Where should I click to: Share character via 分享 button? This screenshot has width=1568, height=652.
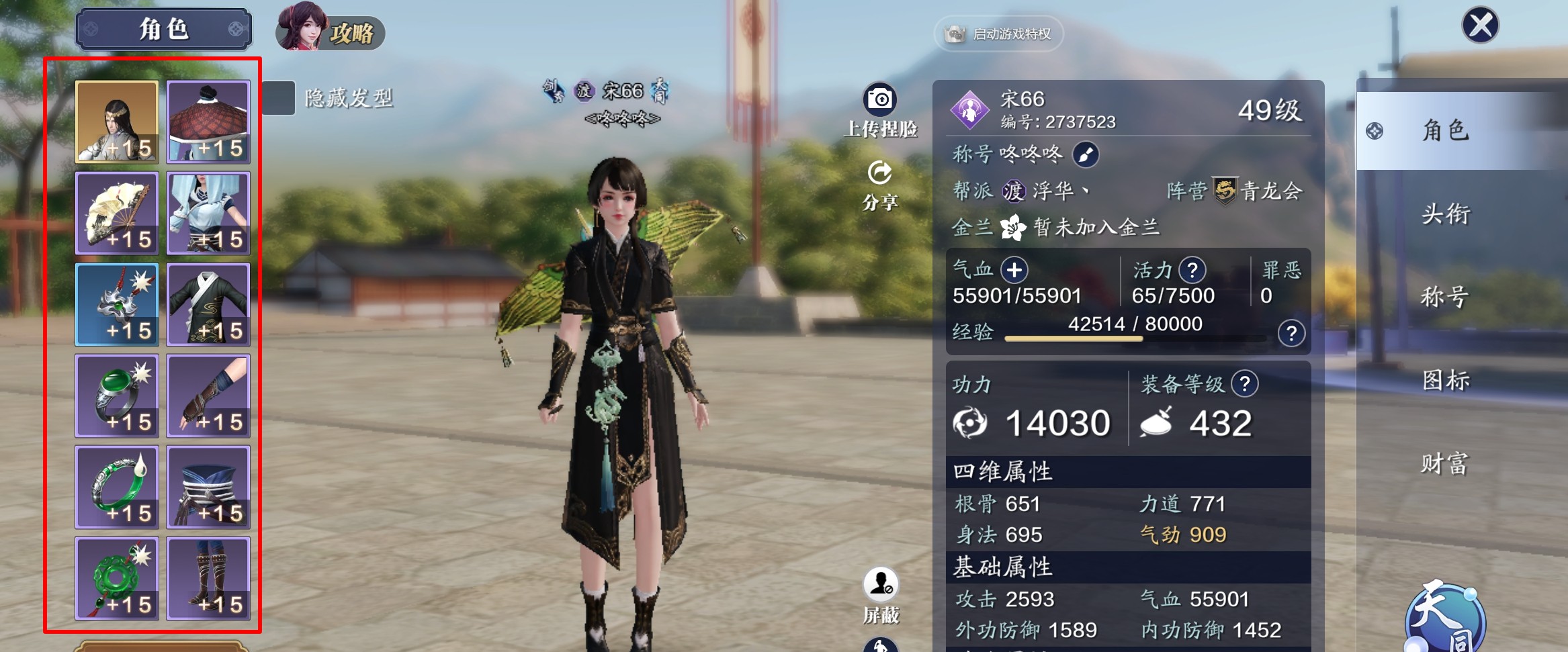pyautogui.click(x=879, y=174)
